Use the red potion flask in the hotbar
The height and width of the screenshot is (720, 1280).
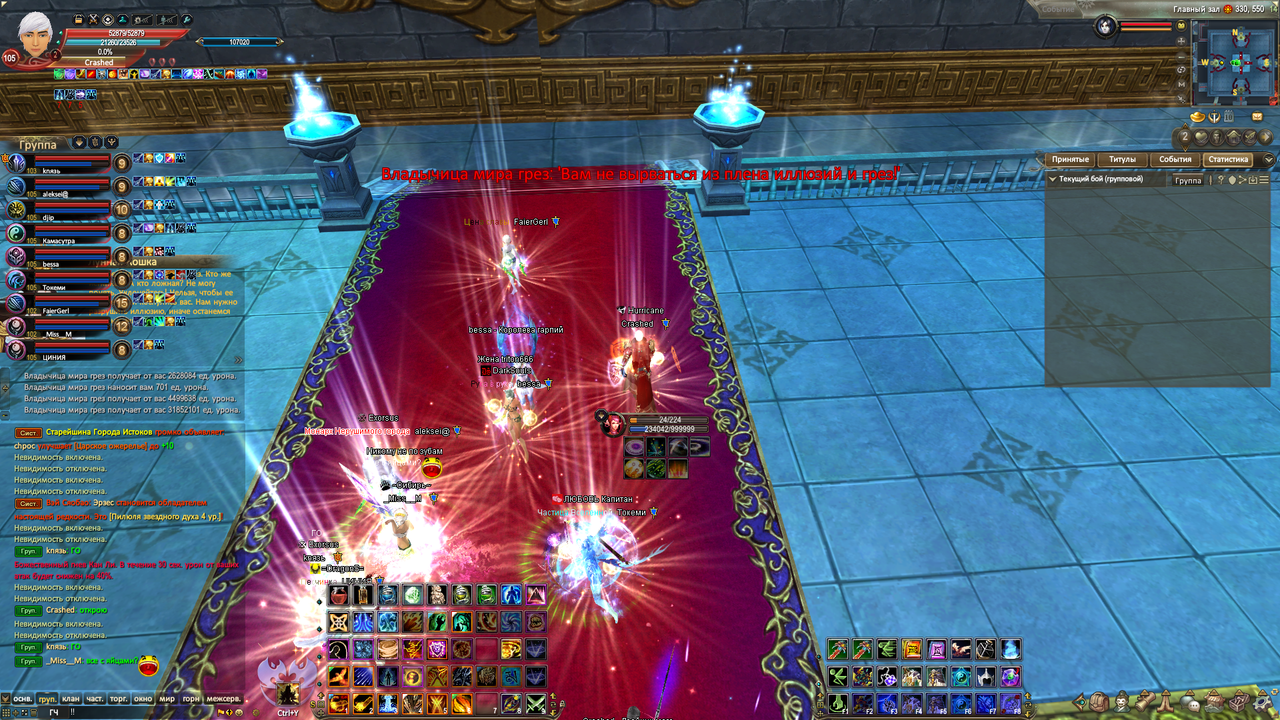point(339,596)
